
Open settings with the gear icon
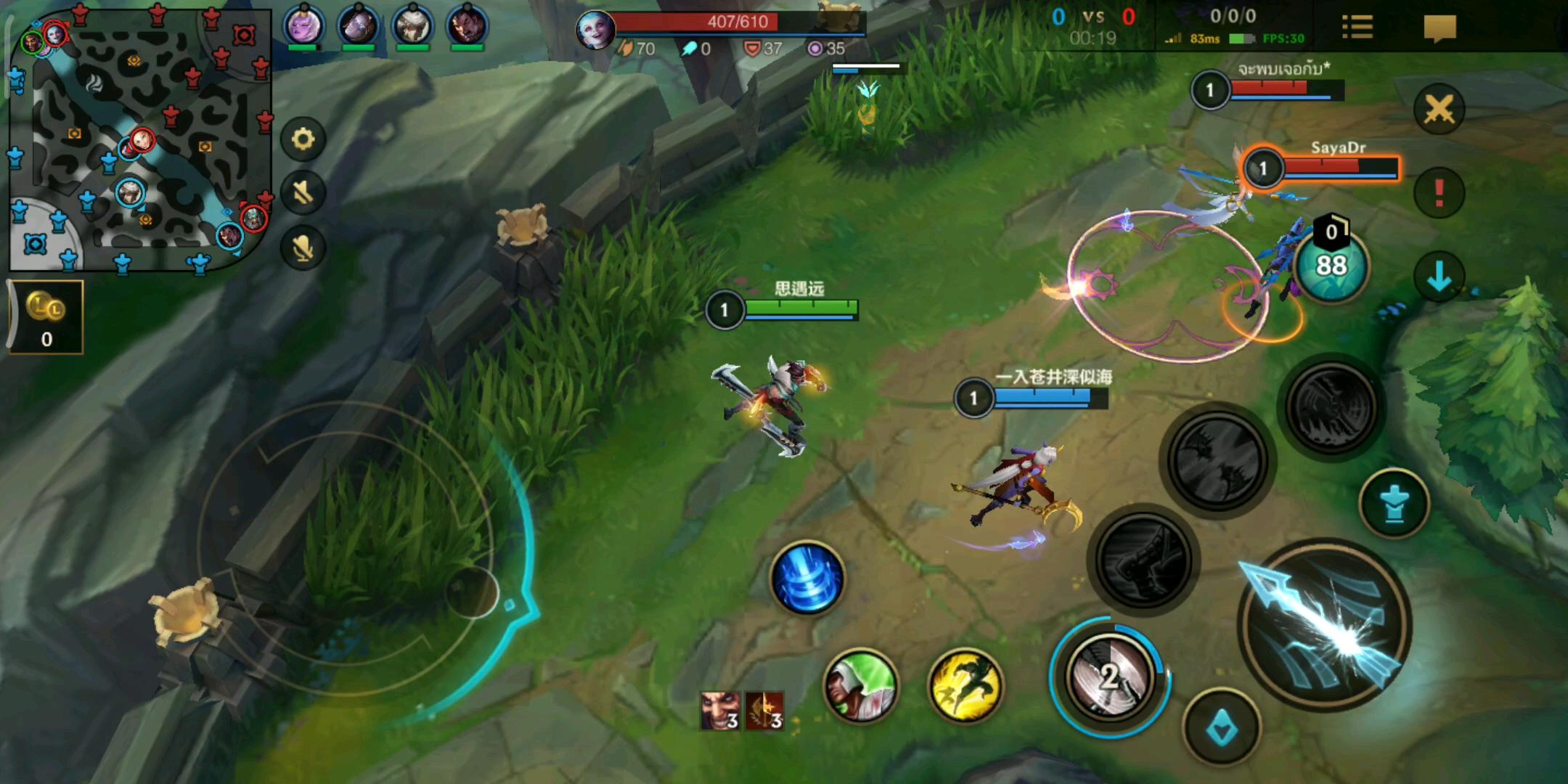coord(303,139)
